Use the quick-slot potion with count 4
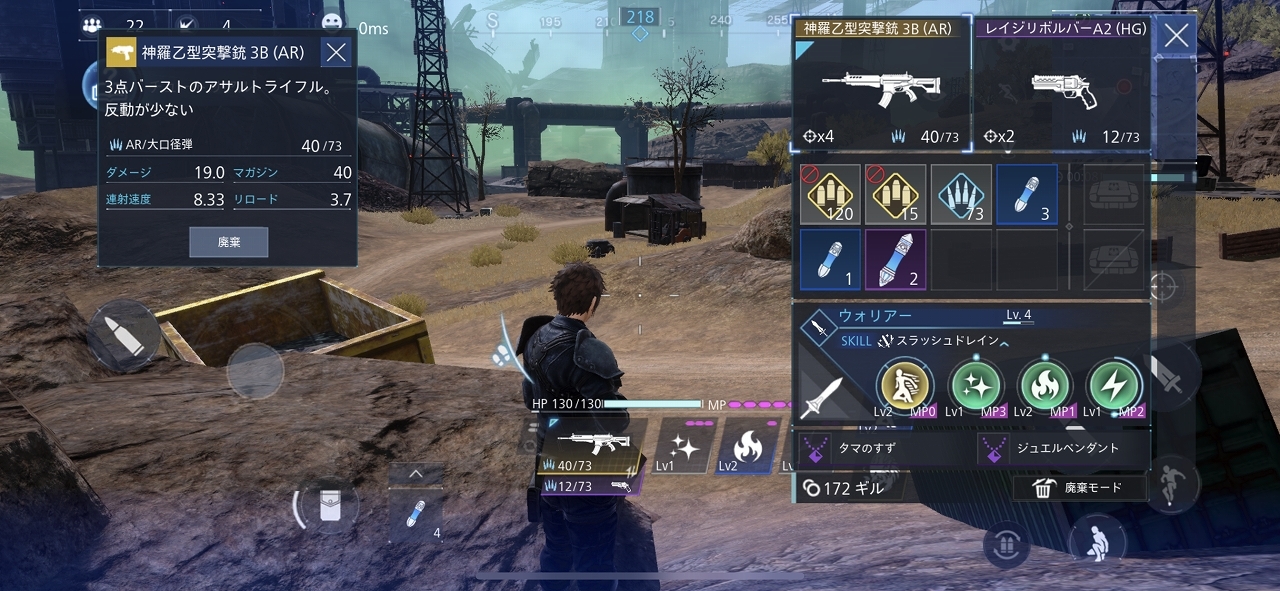 415,516
